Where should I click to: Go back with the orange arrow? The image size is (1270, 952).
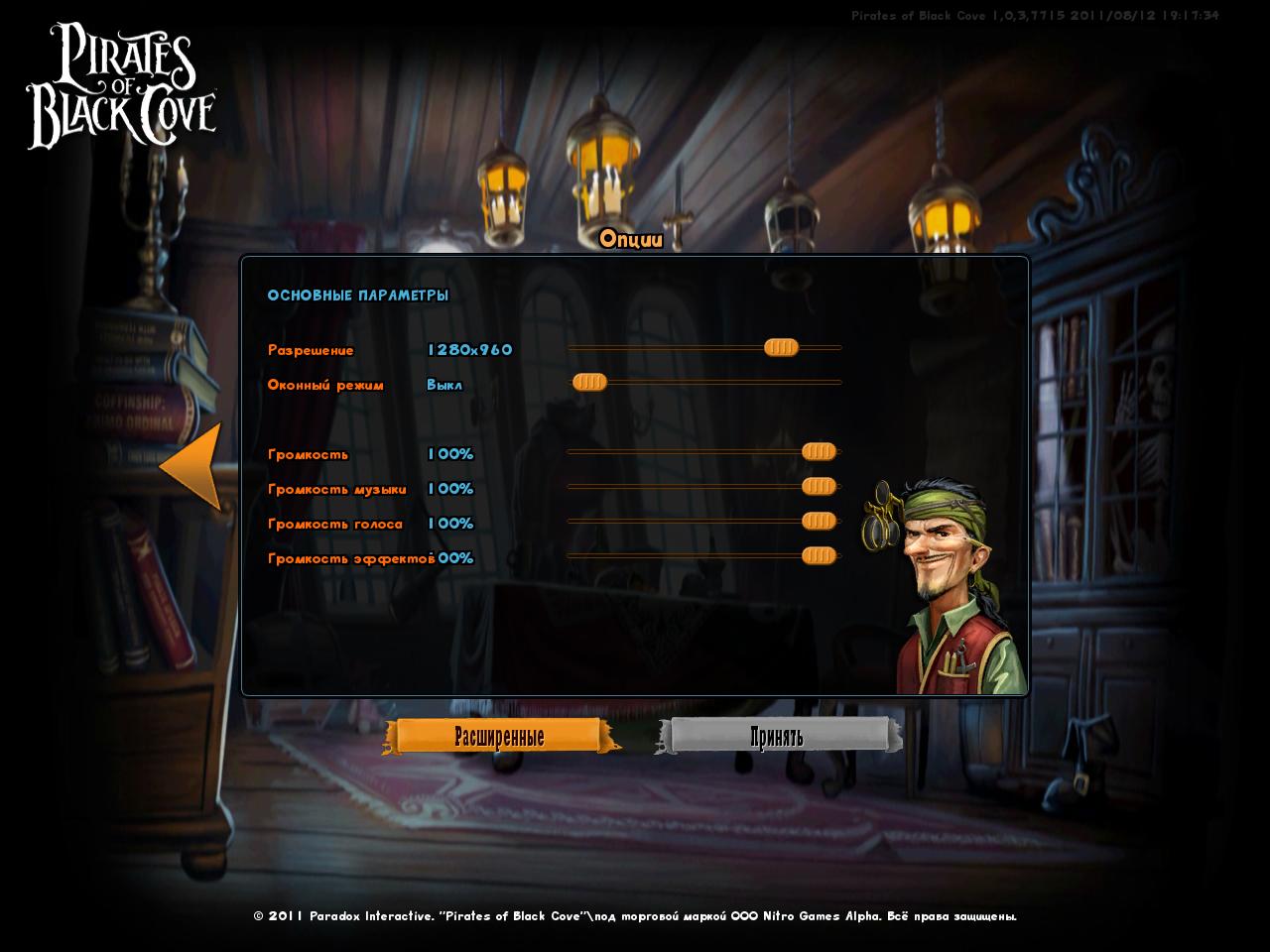(x=192, y=467)
